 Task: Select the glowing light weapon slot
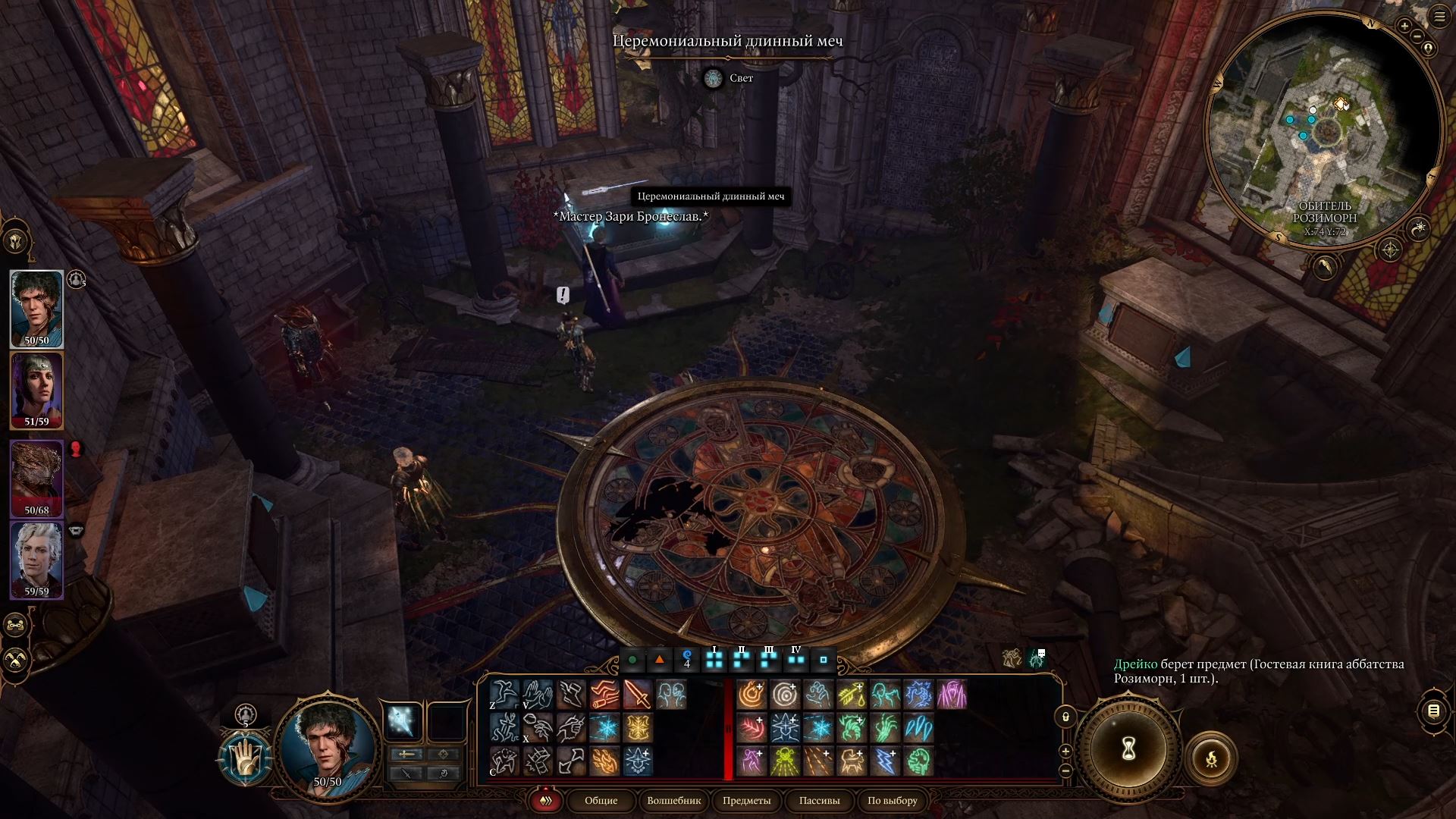402,720
